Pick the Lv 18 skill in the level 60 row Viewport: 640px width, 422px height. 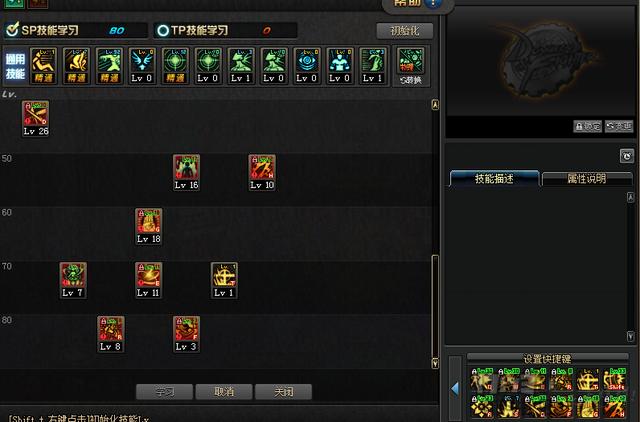tap(148, 223)
